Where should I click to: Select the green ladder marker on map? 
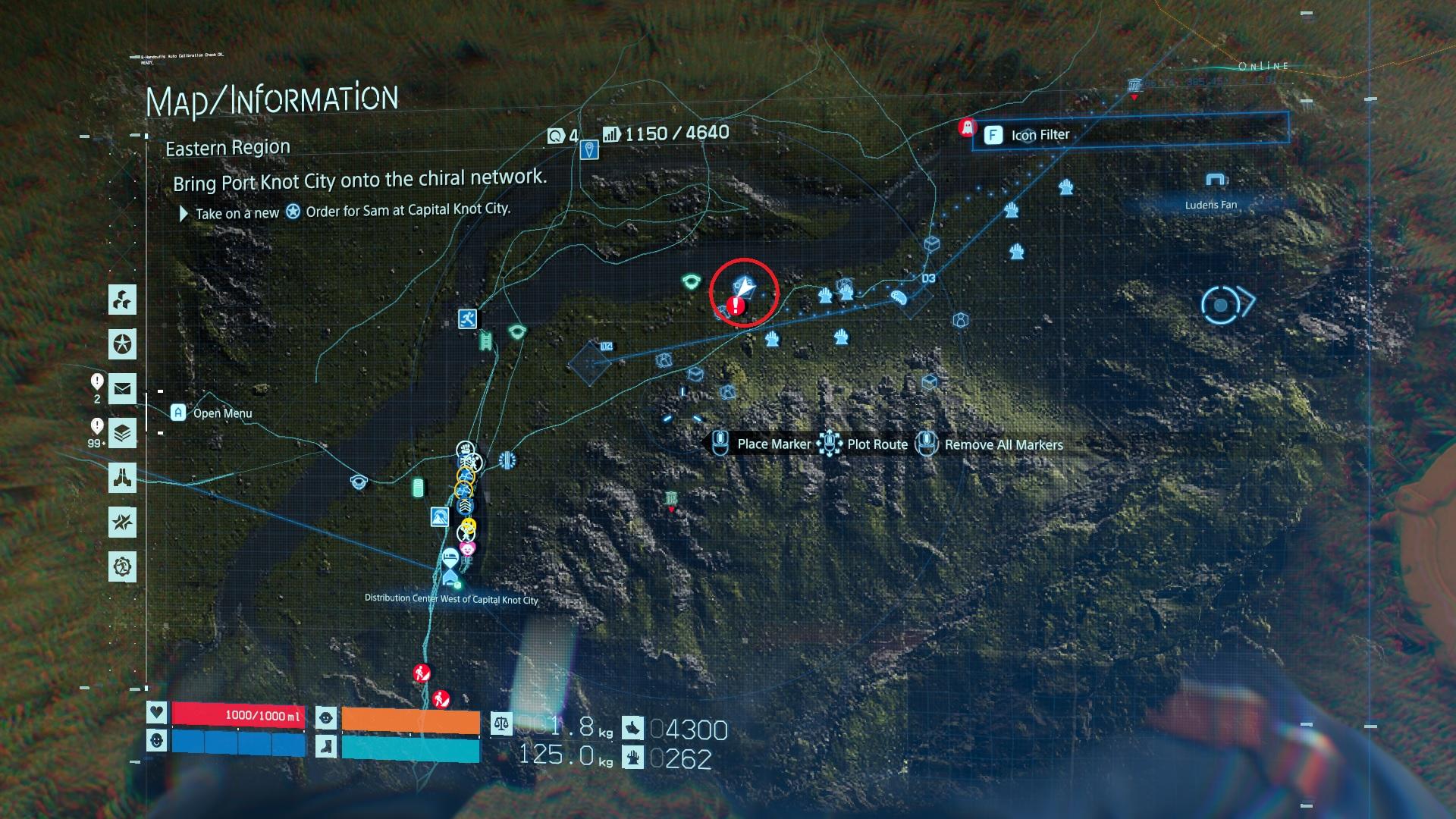(x=485, y=342)
